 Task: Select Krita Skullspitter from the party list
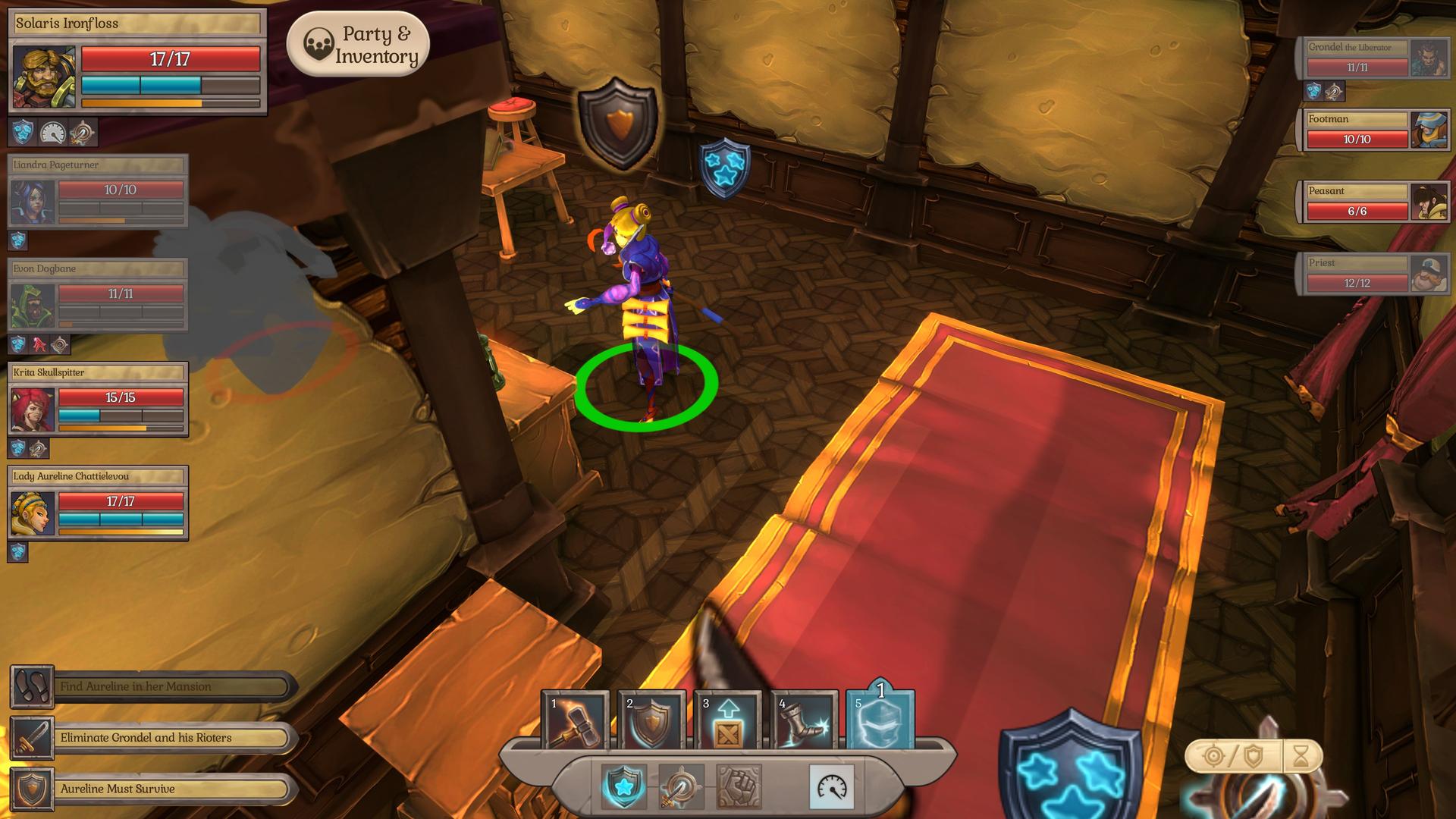point(98,399)
